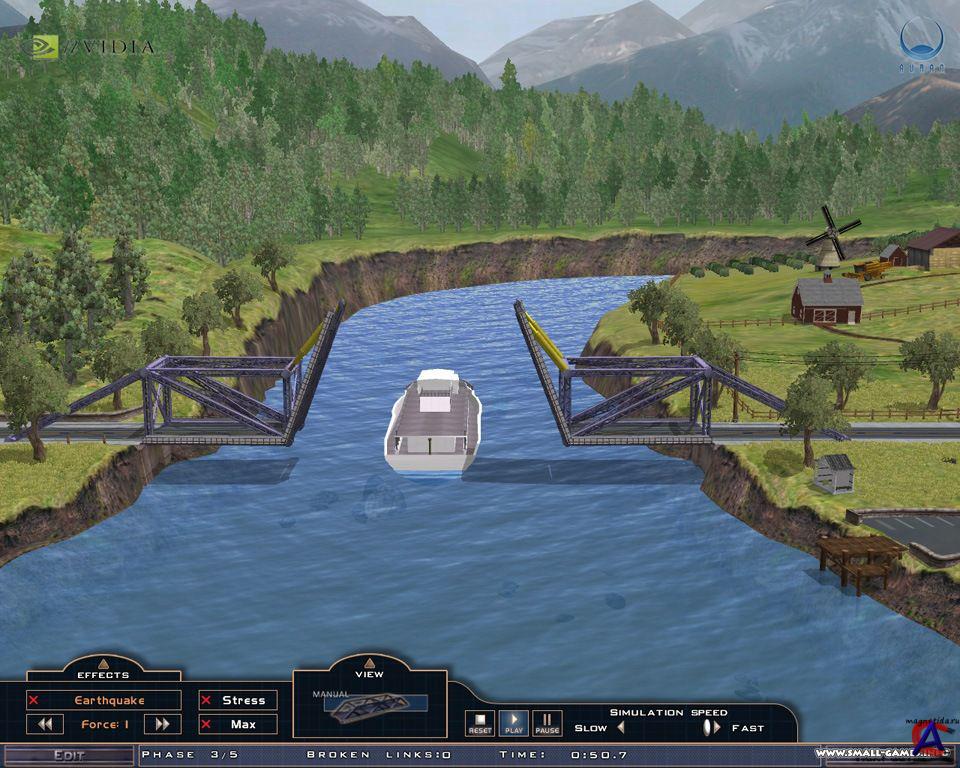The width and height of the screenshot is (960, 768).
Task: Reset the simulation
Action: (x=480, y=722)
